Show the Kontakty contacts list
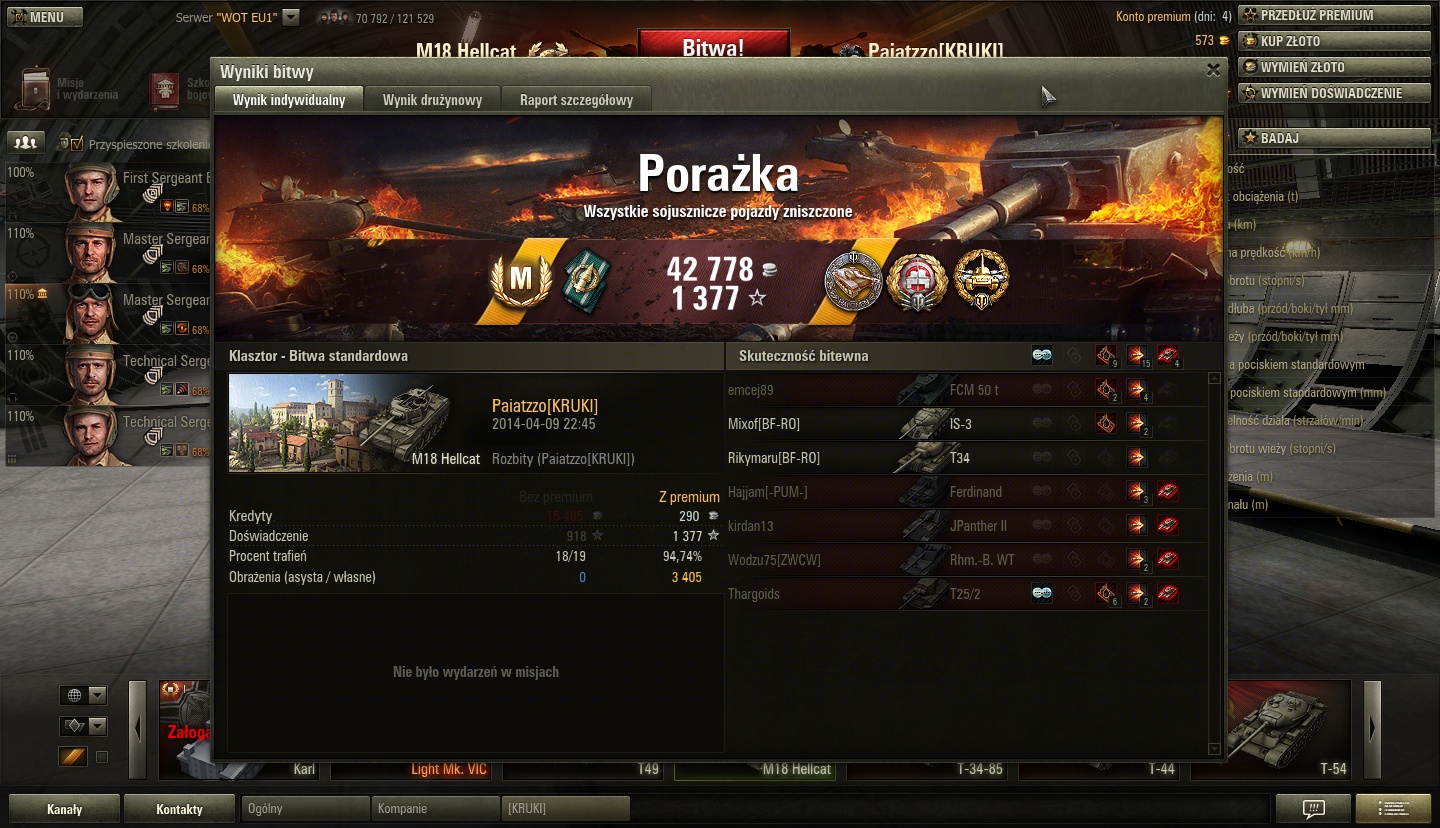 tap(179, 809)
